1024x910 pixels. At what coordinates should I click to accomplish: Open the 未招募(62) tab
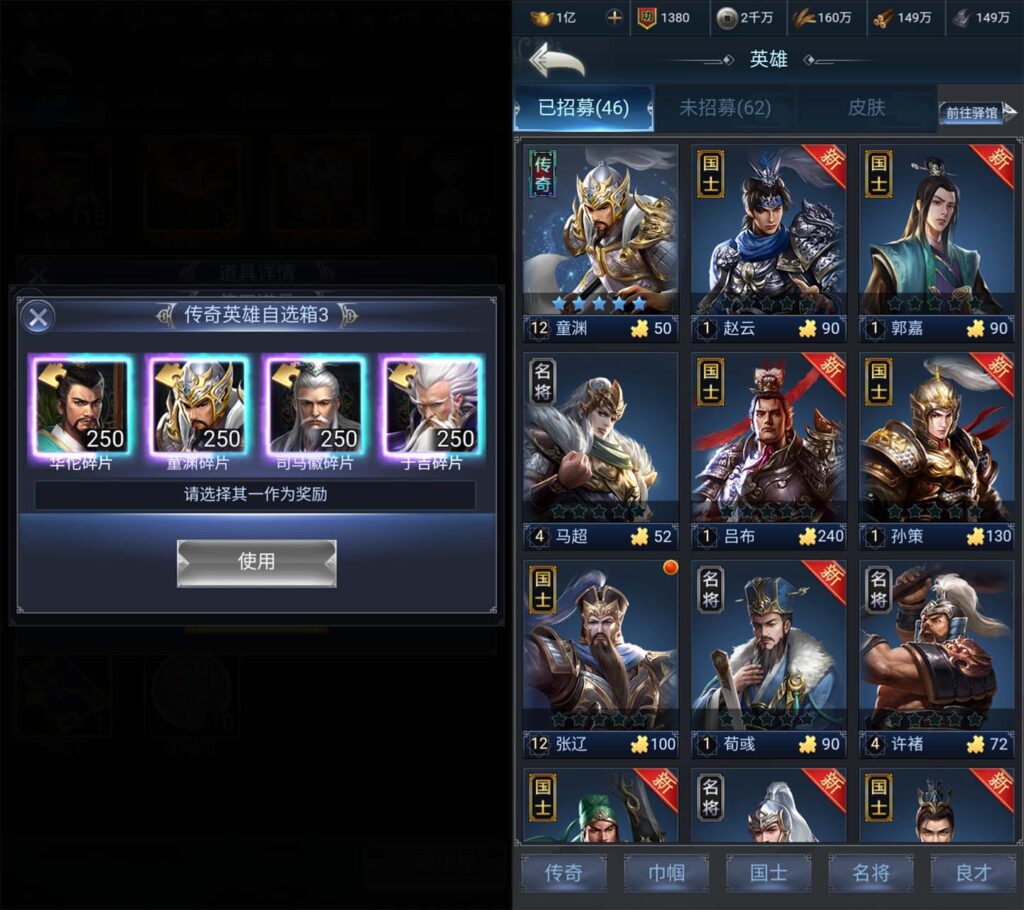pos(725,108)
